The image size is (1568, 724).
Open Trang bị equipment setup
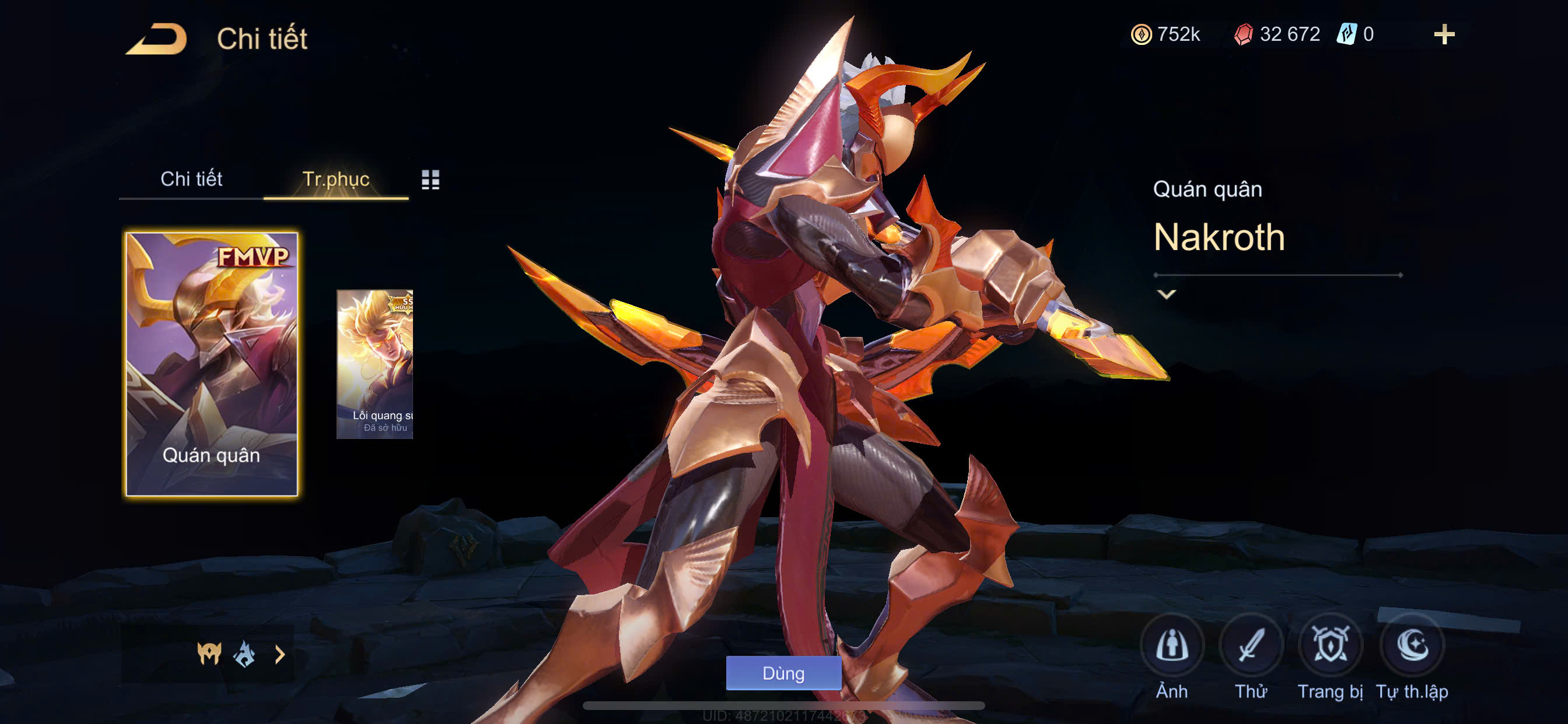(x=1330, y=645)
